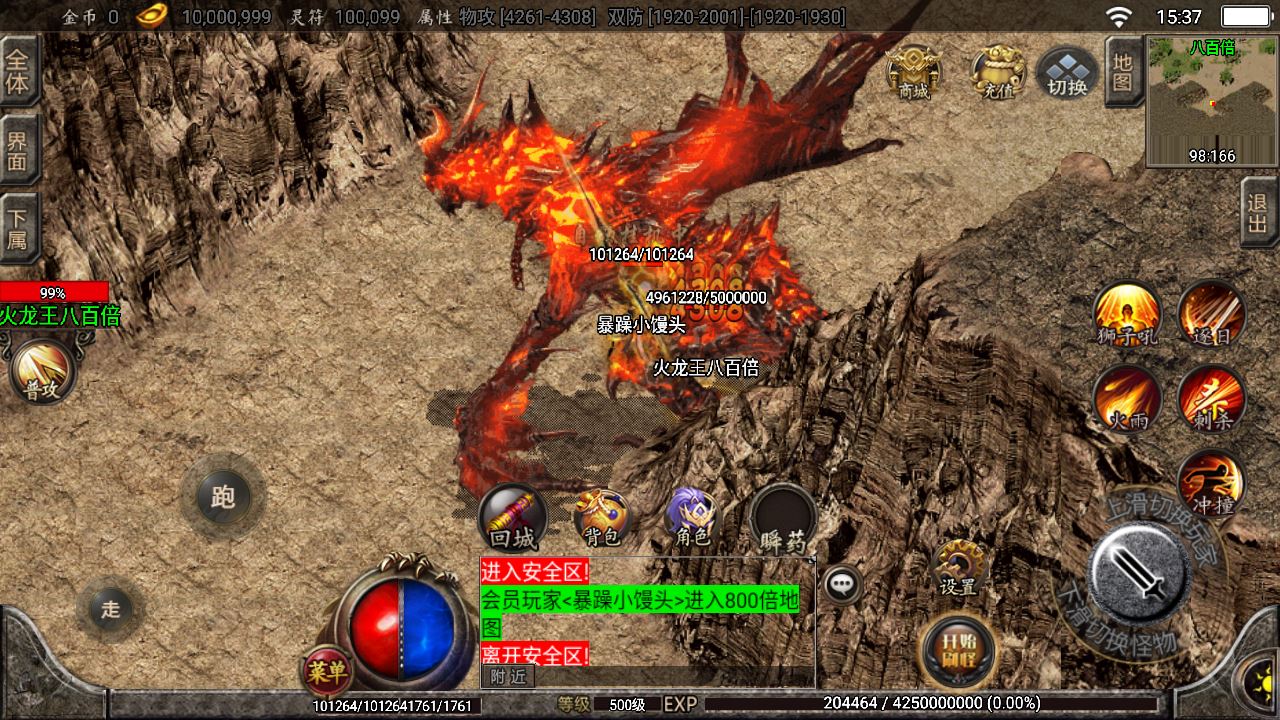
Task: Open the 背包 backpack
Action: tap(602, 518)
